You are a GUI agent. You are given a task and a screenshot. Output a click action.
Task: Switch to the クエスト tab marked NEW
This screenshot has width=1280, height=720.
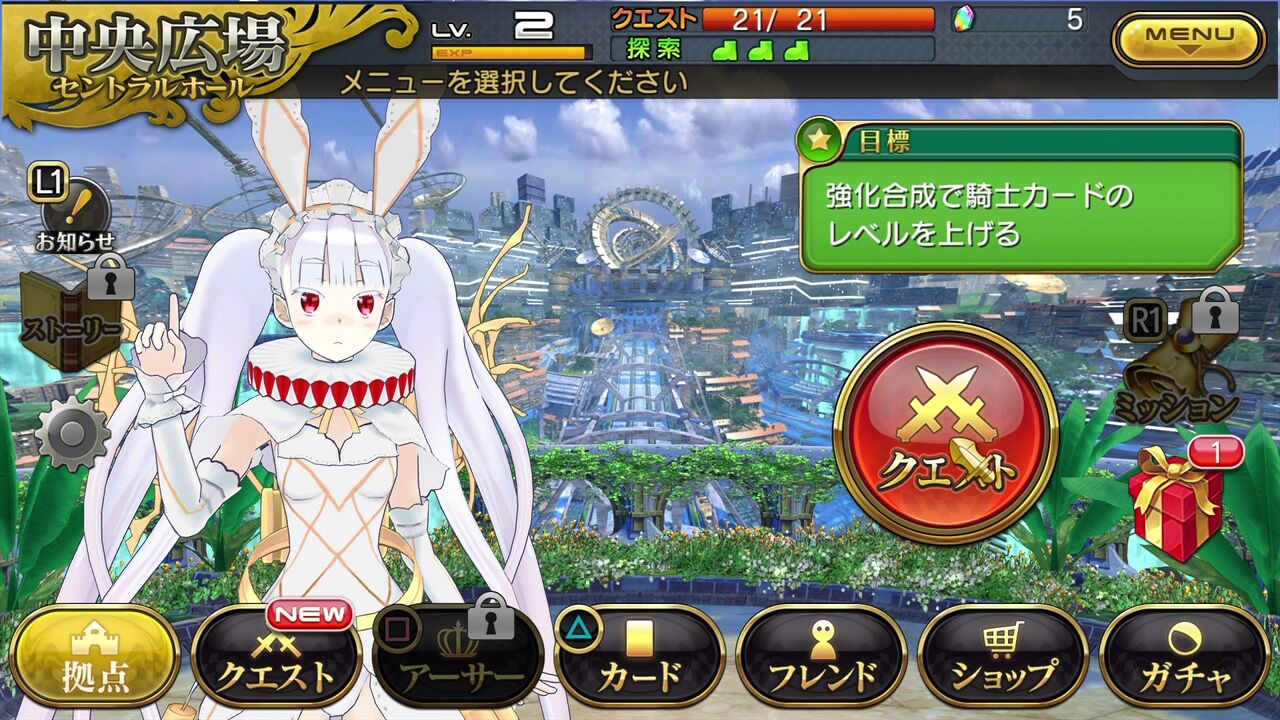[x=277, y=657]
